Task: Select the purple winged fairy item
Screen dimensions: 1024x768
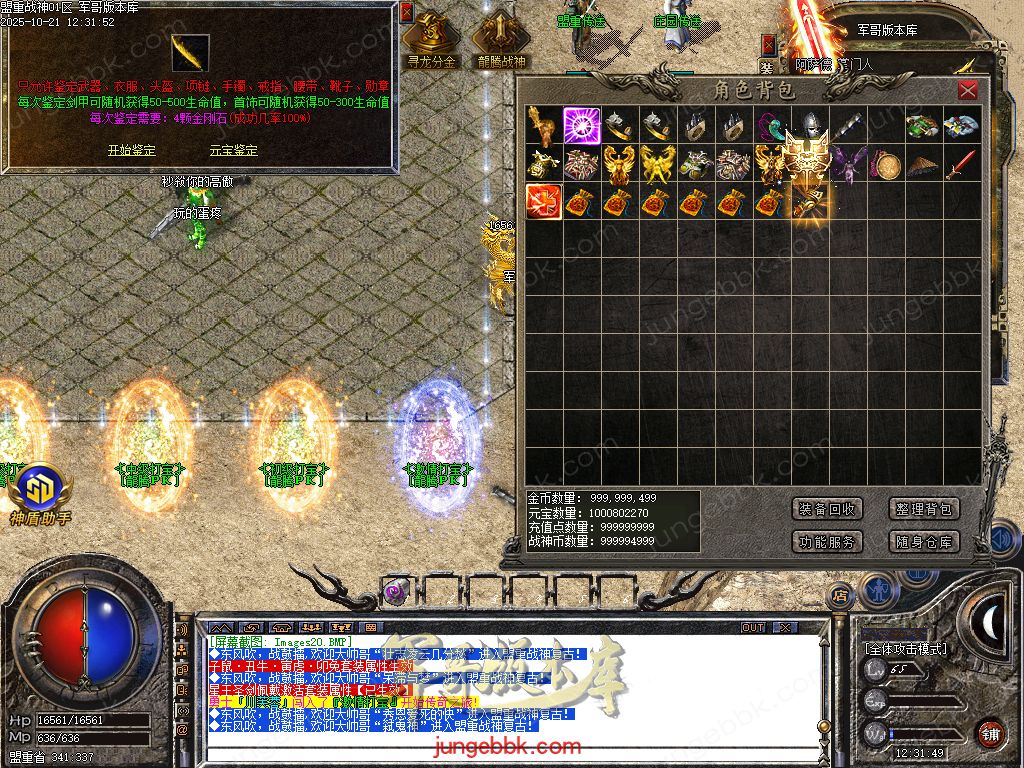Action: (847, 164)
